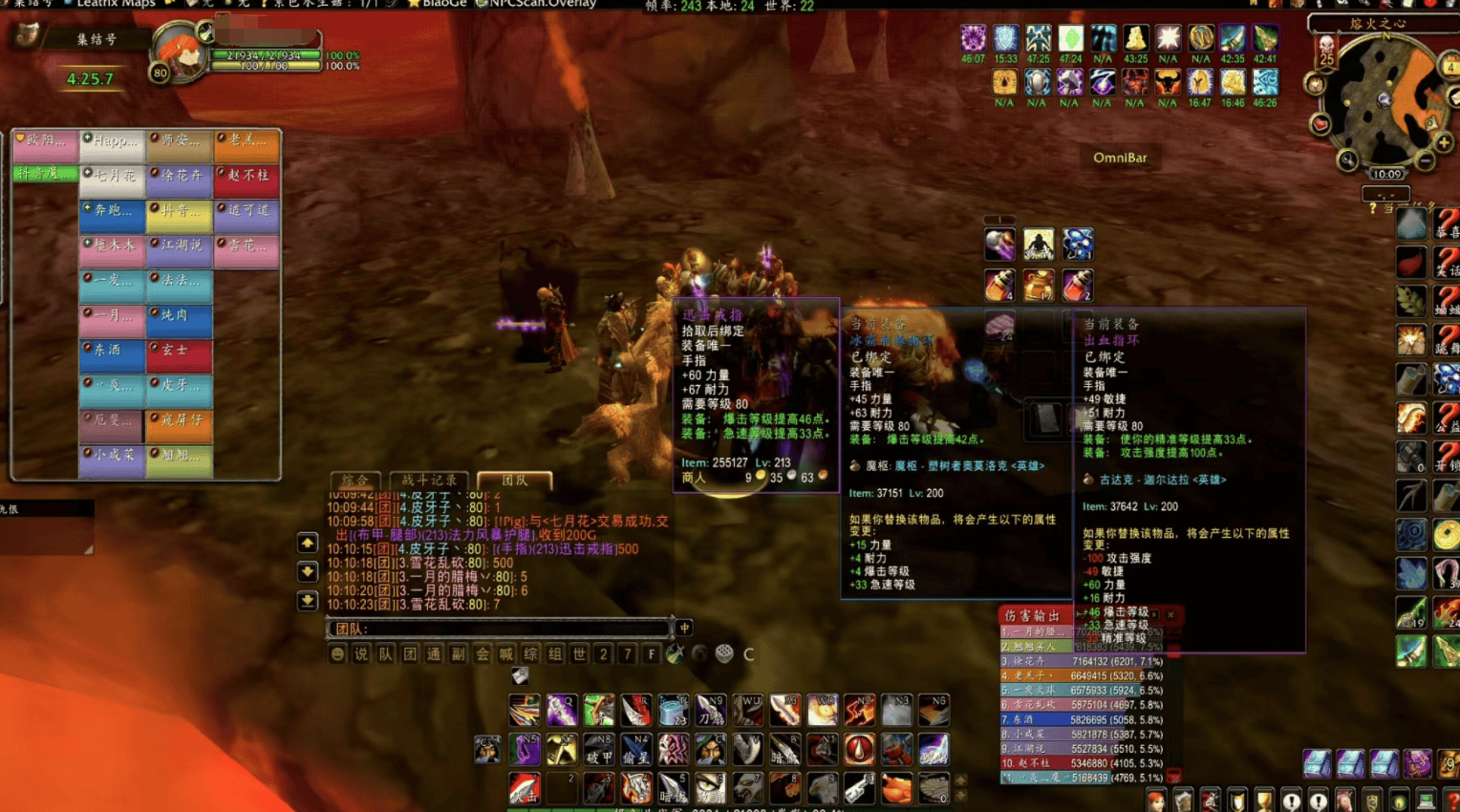This screenshot has width=1460, height=812.
Task: Select the 七月花 raid frame
Action: tap(113, 177)
